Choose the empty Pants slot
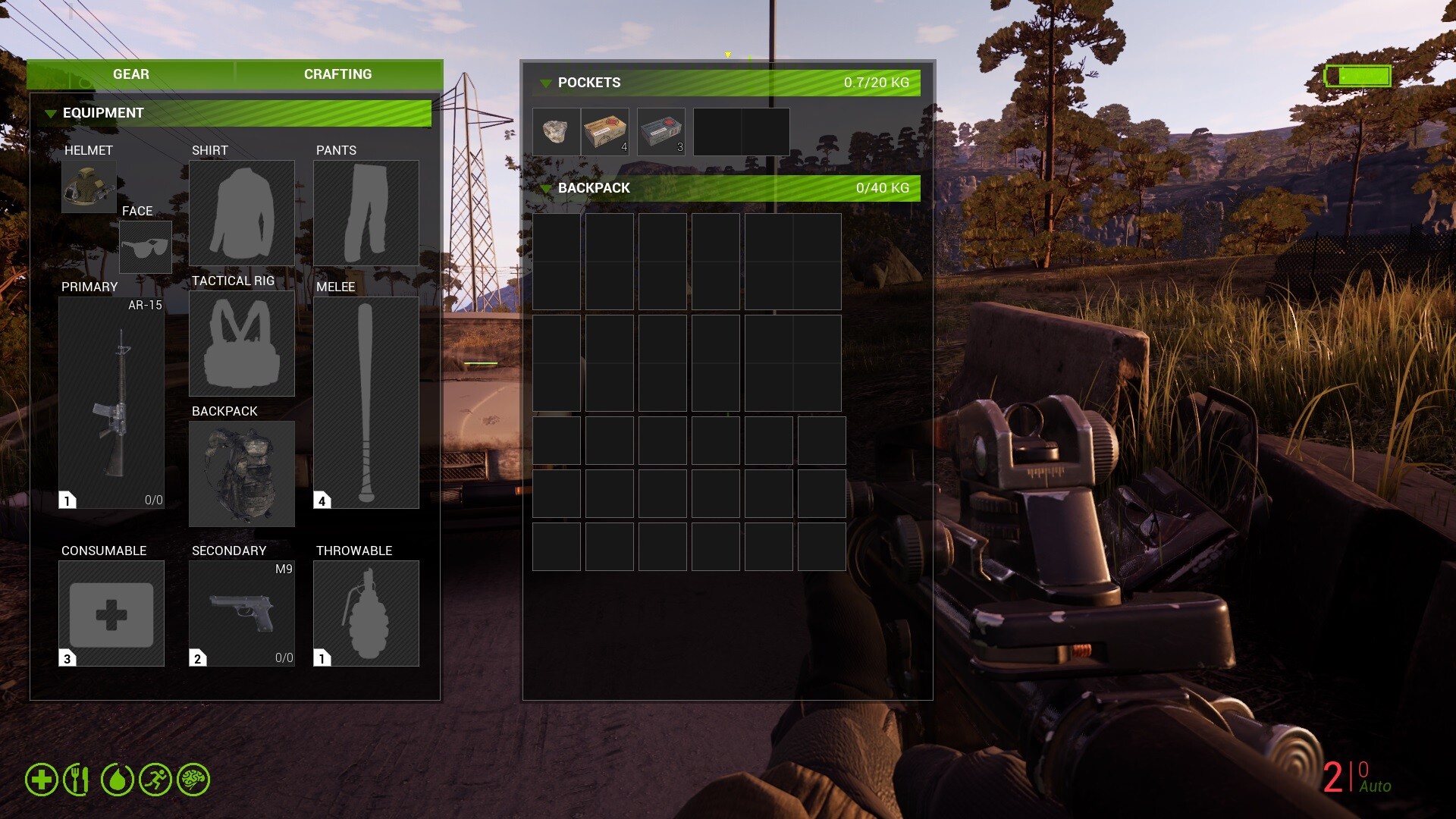This screenshot has height=819, width=1456. pos(366,212)
